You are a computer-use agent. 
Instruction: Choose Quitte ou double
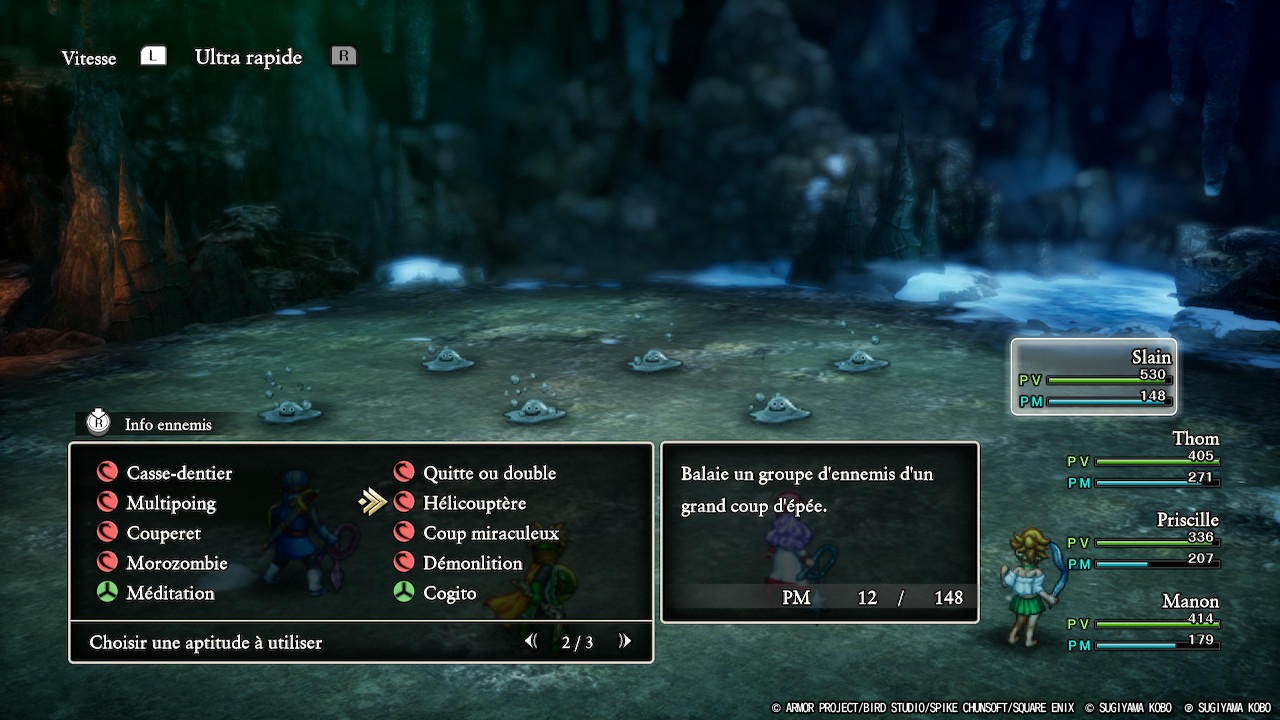coord(488,473)
